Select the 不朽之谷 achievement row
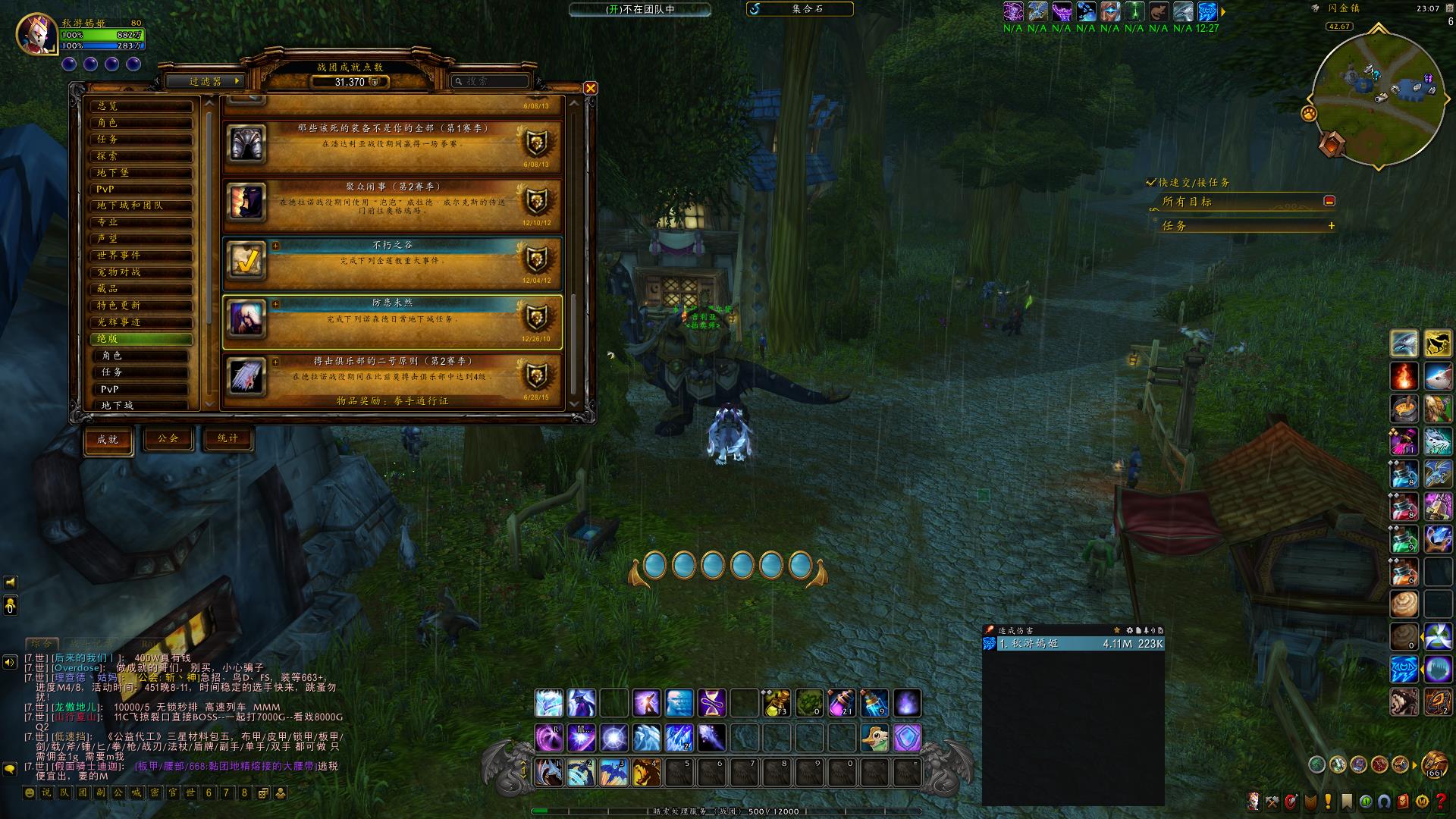This screenshot has height=819, width=1456. 392,262
